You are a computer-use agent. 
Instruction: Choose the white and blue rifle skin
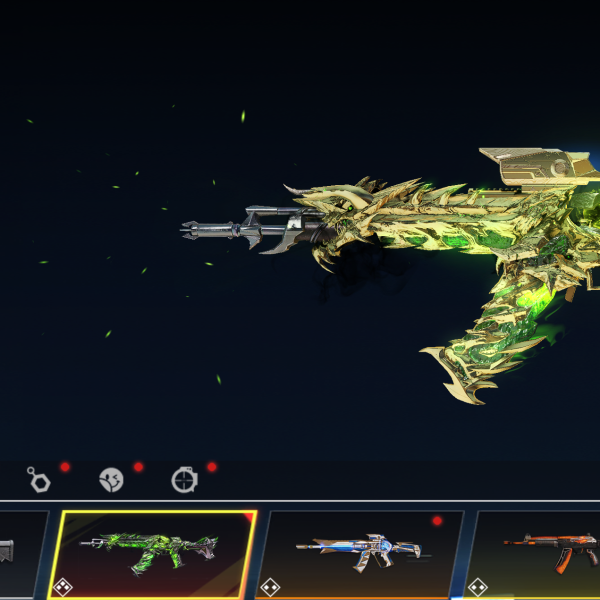click(360, 553)
